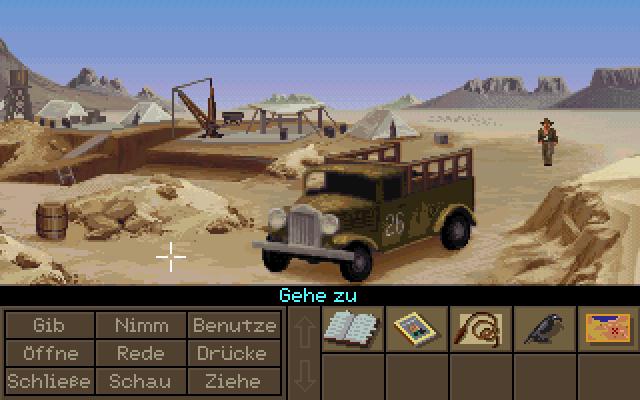Choose the Nimm verb
This screenshot has width=640, height=400.
[x=141, y=325]
